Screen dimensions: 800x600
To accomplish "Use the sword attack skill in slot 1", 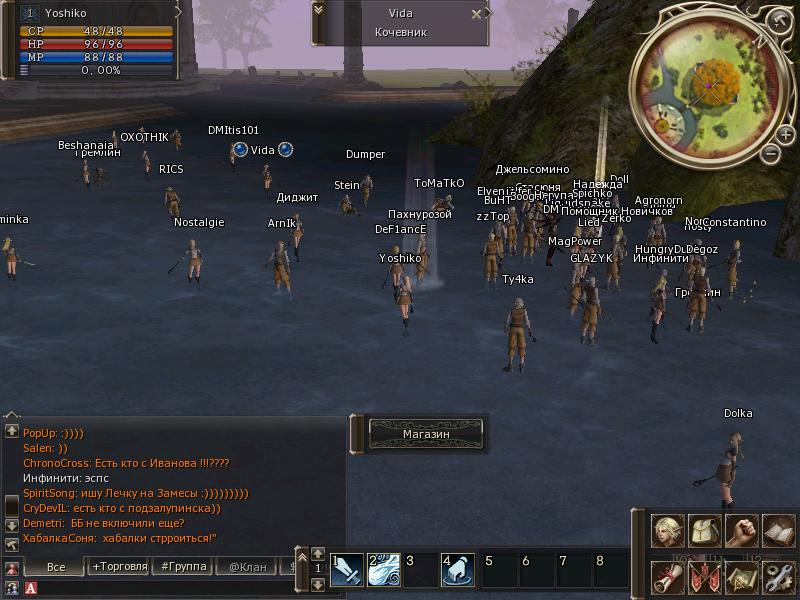I will 347,569.
